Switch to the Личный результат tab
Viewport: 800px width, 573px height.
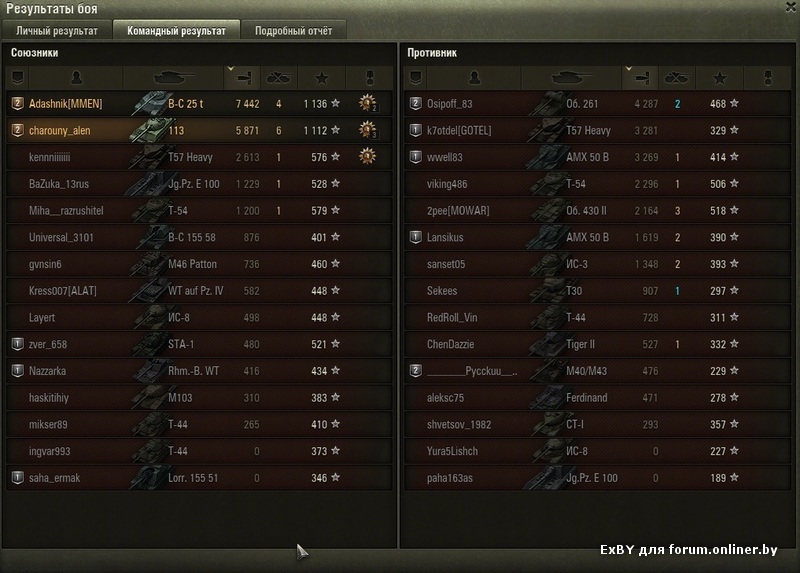pos(57,30)
